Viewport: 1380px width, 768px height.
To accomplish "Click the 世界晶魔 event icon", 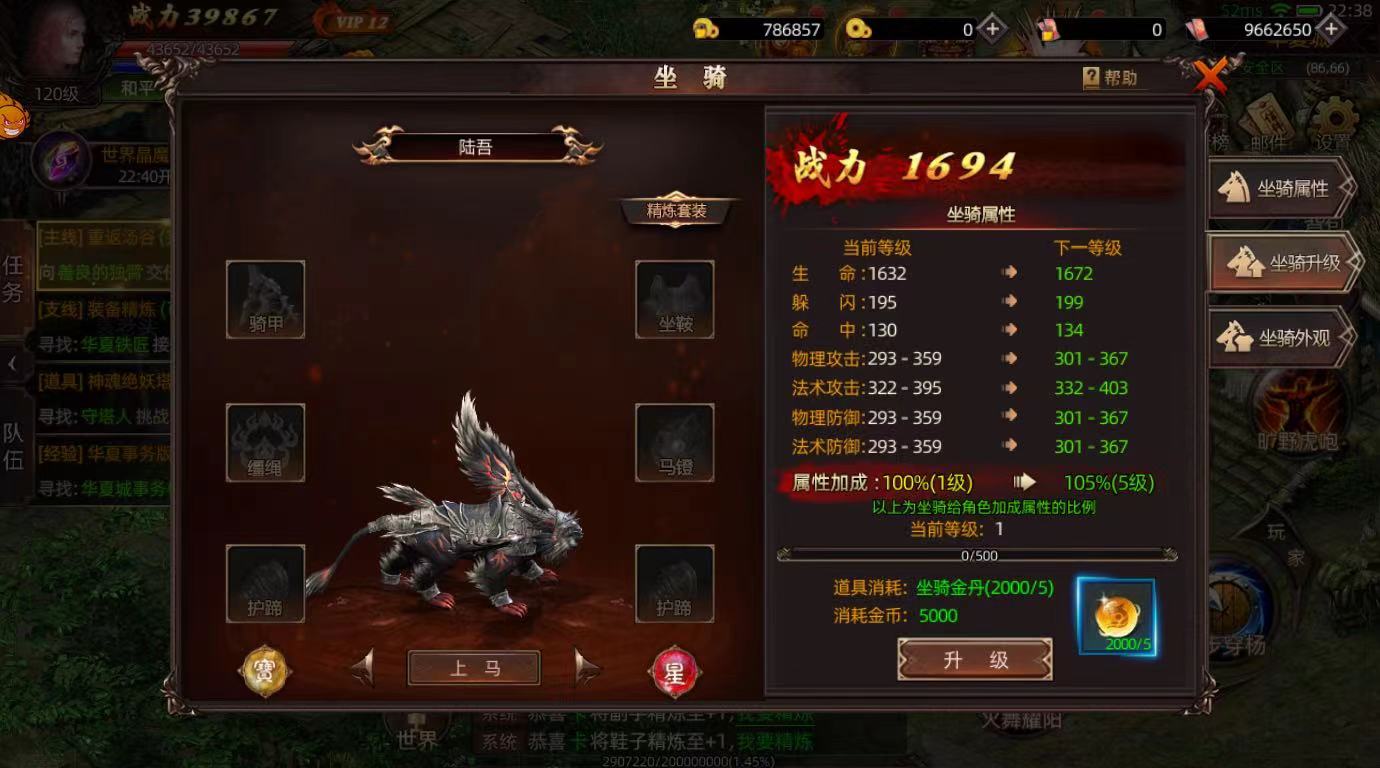I will pyautogui.click(x=60, y=160).
